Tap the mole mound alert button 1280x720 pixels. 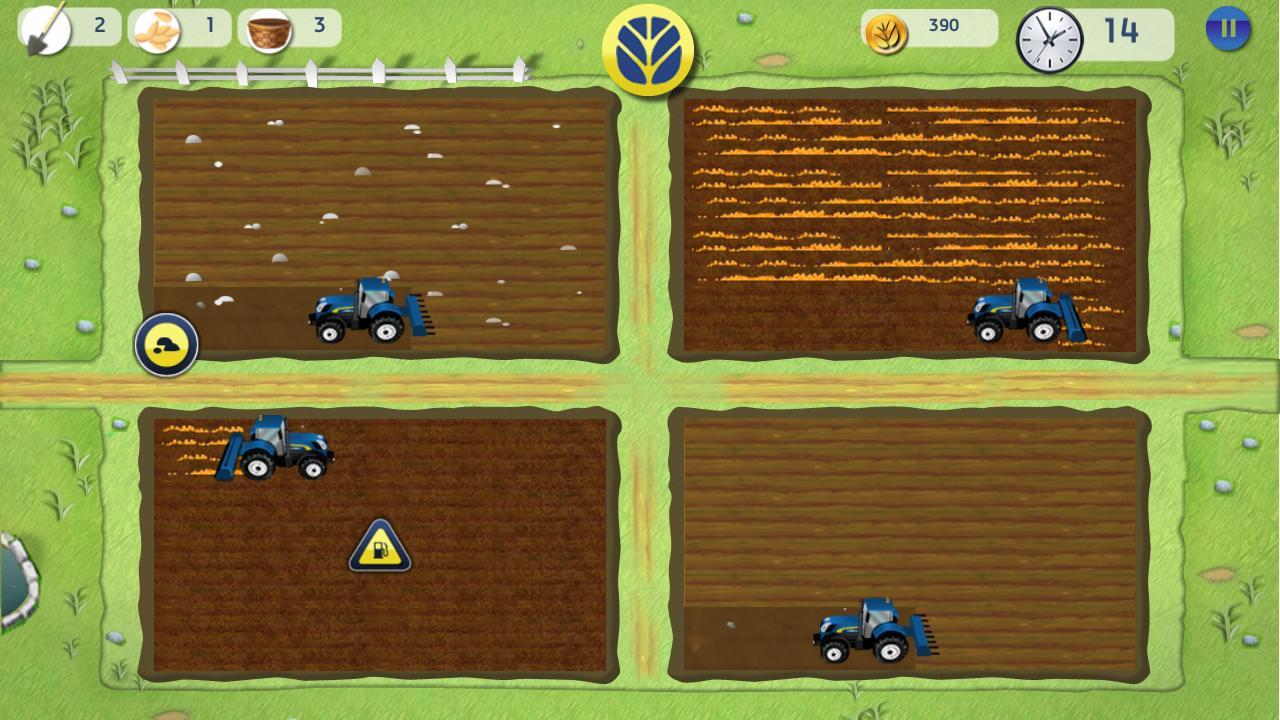click(x=167, y=344)
